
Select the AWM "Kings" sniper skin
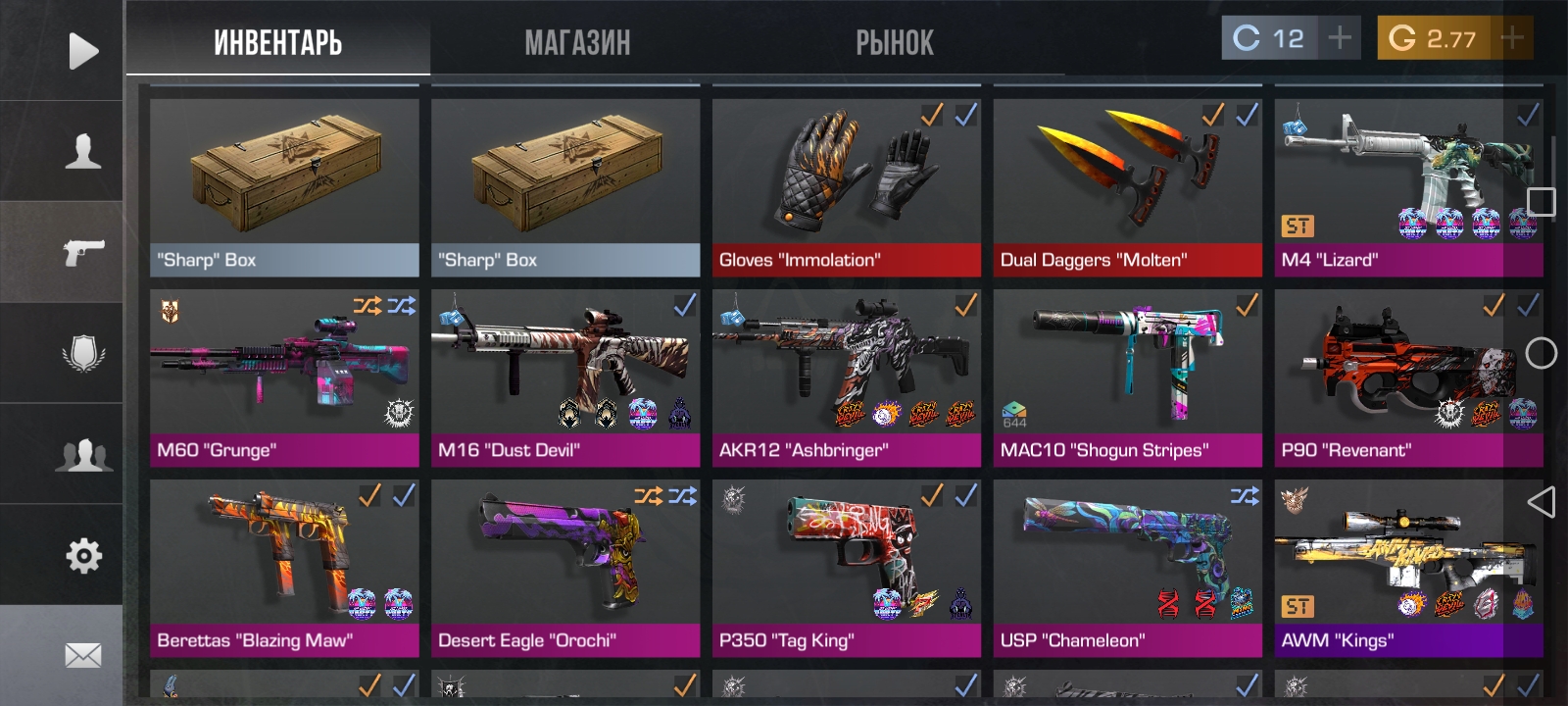tap(1408, 568)
